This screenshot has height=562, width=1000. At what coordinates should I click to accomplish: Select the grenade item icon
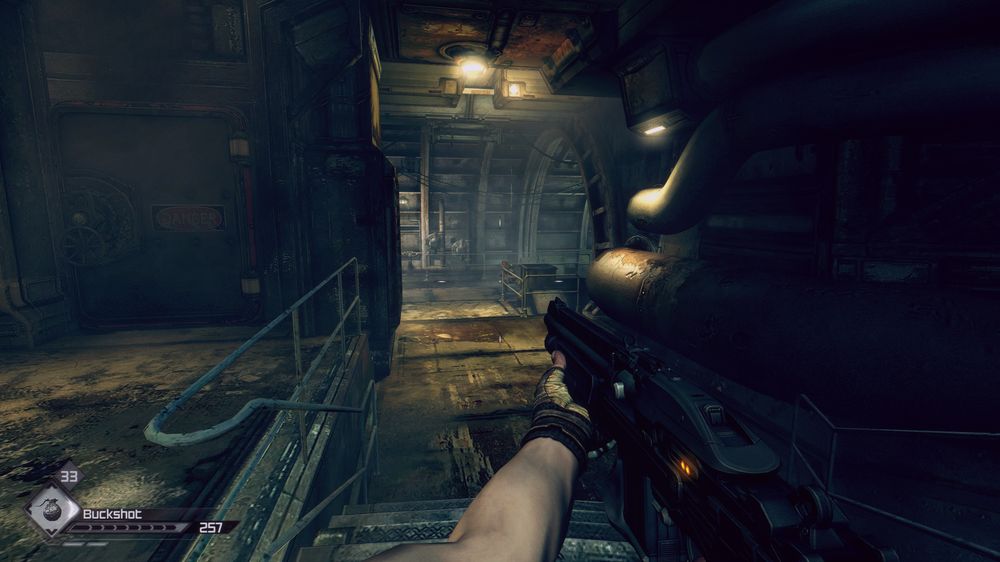coord(48,510)
